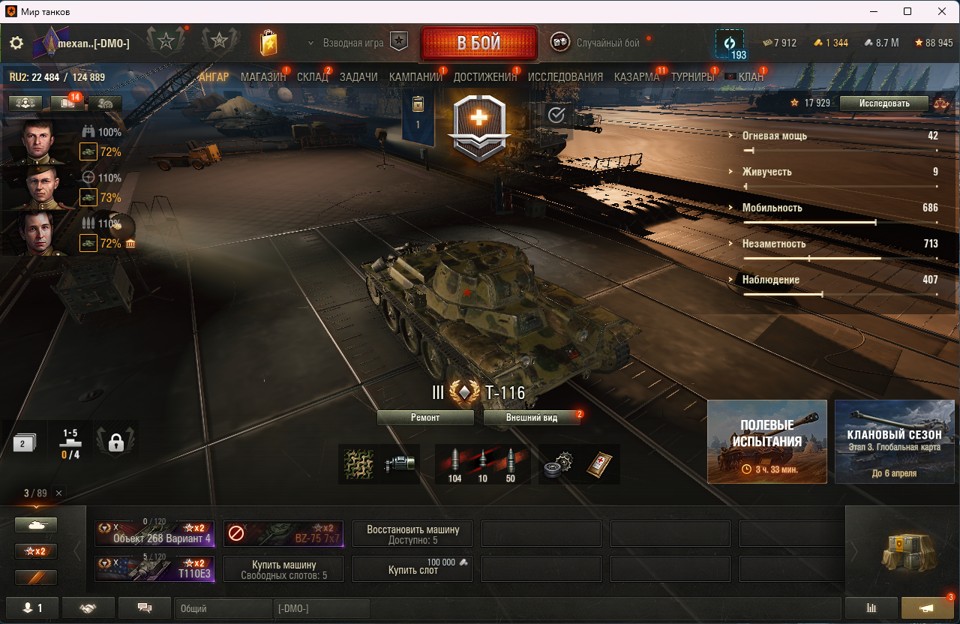Click the Общий chat channel tab

click(x=222, y=608)
